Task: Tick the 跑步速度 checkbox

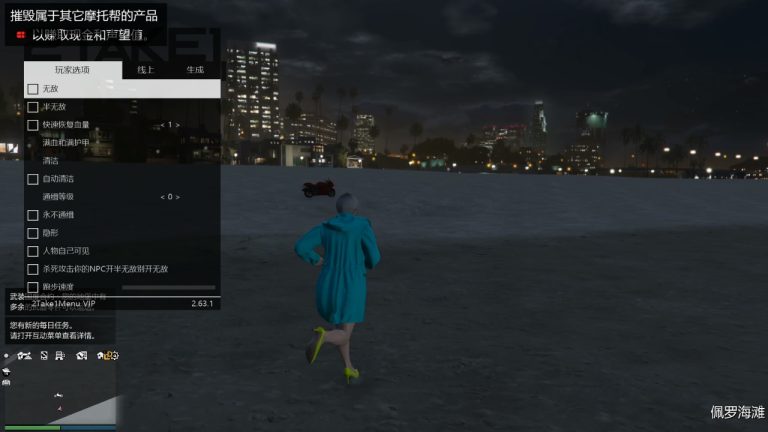Action: coord(33,287)
